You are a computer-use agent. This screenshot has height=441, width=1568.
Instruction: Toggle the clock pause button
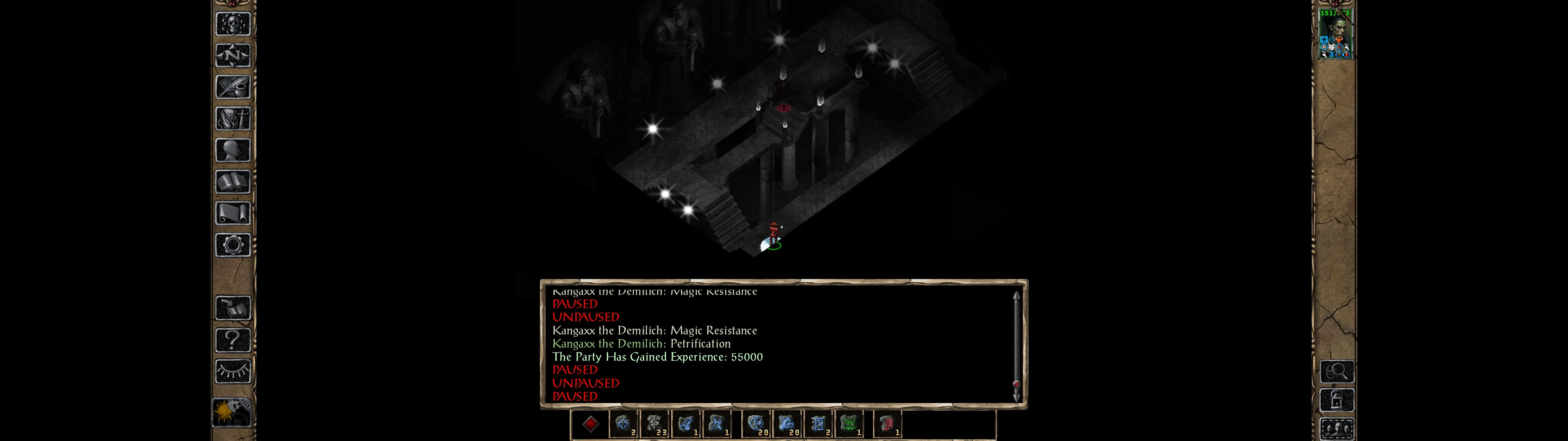tap(231, 413)
